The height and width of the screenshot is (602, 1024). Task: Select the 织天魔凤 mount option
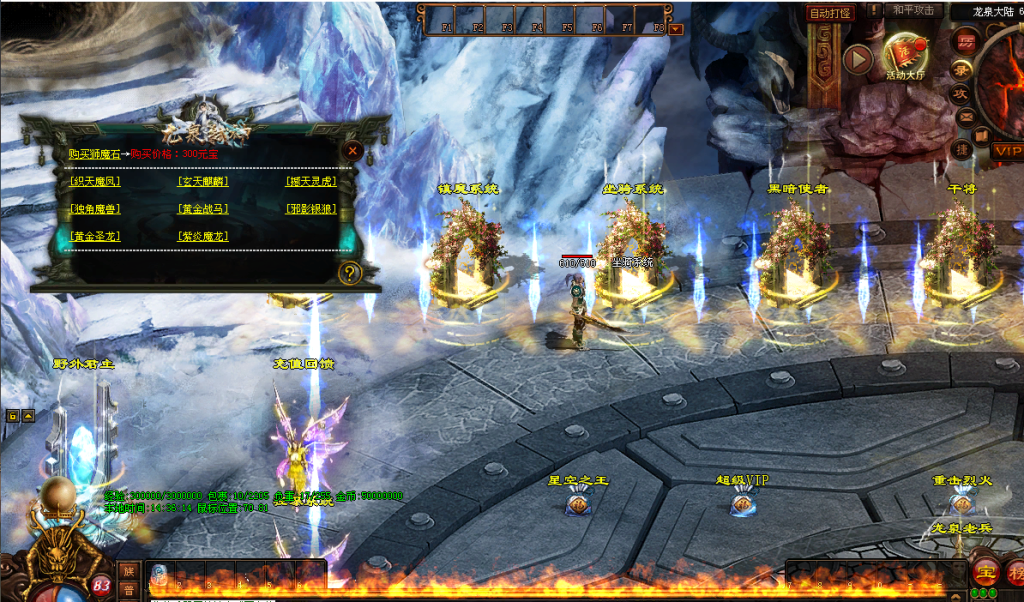96,182
